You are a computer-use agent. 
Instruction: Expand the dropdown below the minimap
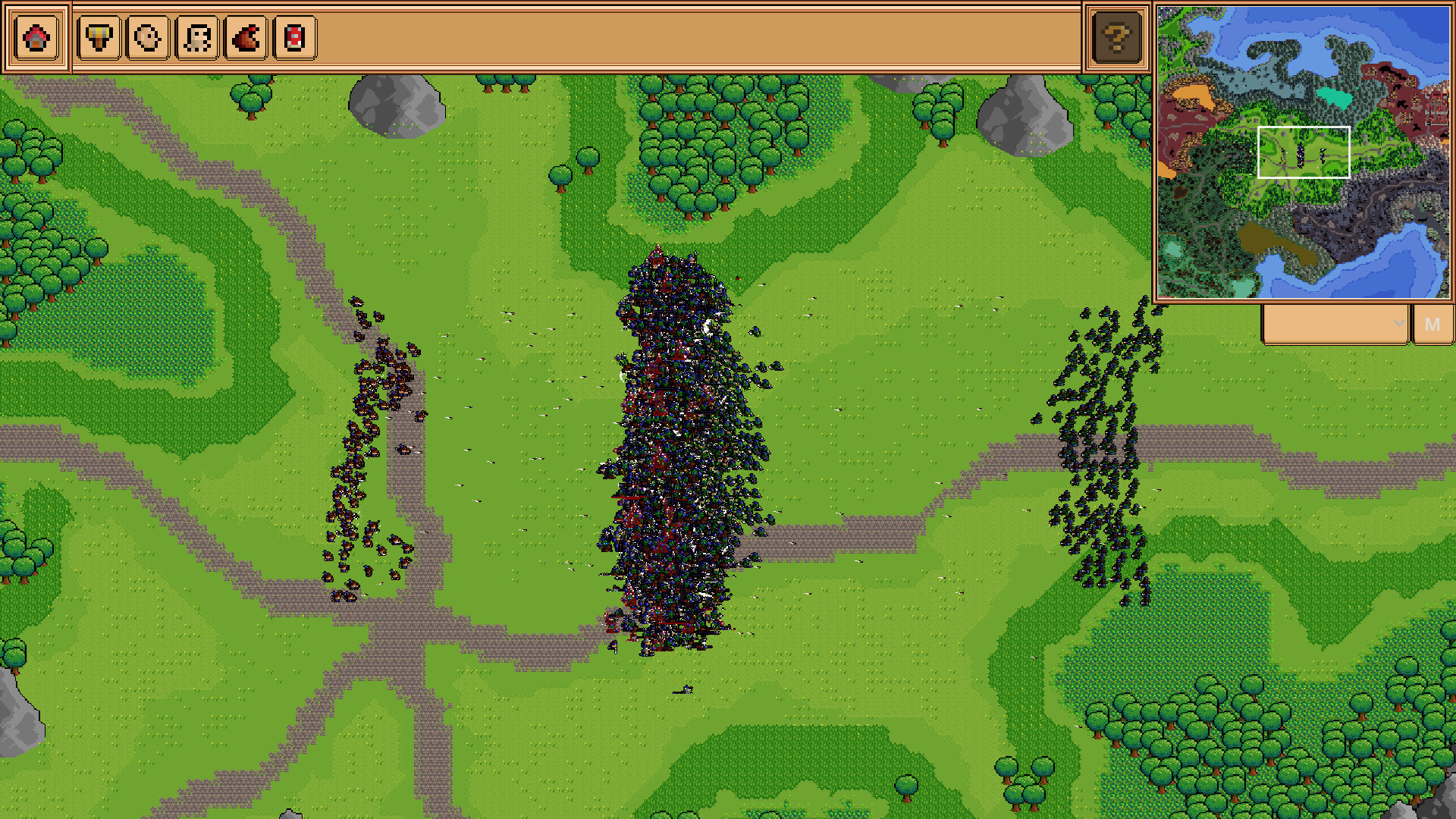1399,324
